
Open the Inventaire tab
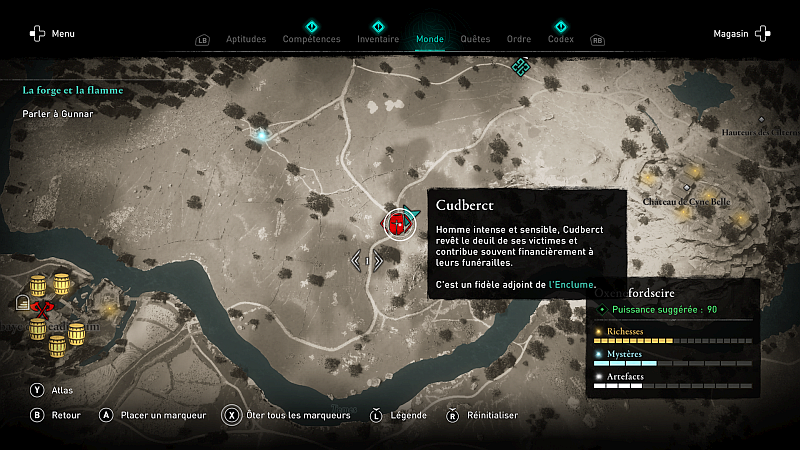378,39
